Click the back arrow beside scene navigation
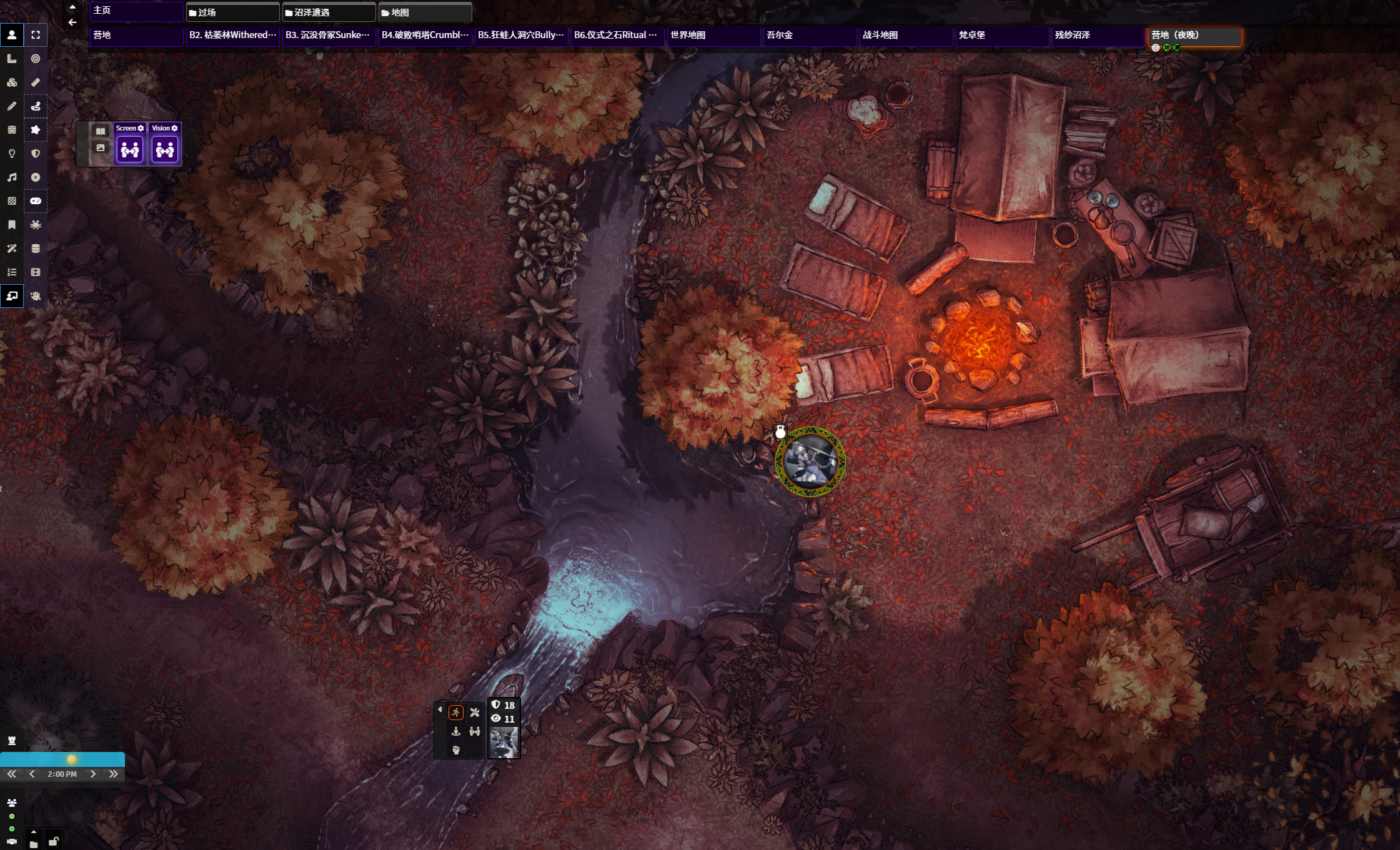1400x850 pixels. pos(72,22)
